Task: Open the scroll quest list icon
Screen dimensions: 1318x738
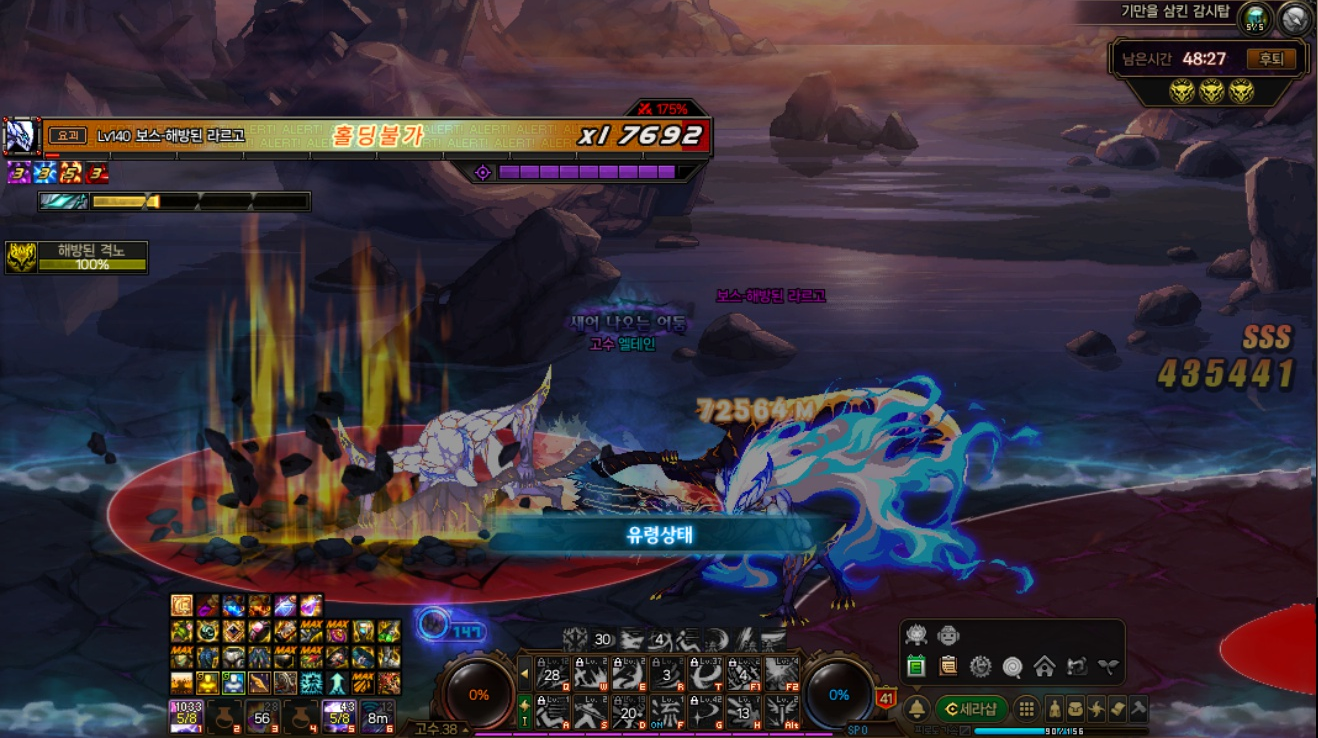Action: pos(948,666)
